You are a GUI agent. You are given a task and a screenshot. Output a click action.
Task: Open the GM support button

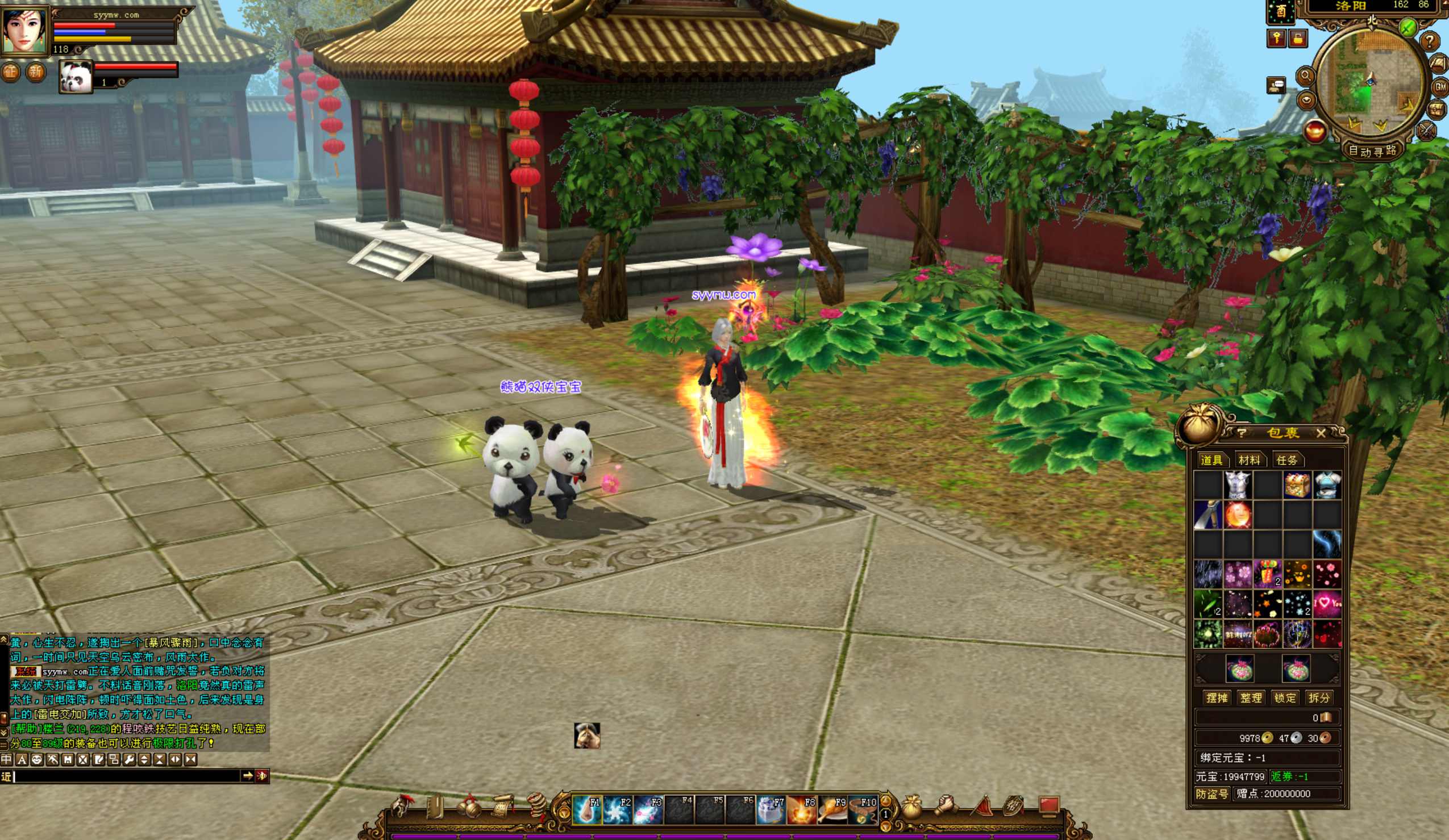point(1440,87)
